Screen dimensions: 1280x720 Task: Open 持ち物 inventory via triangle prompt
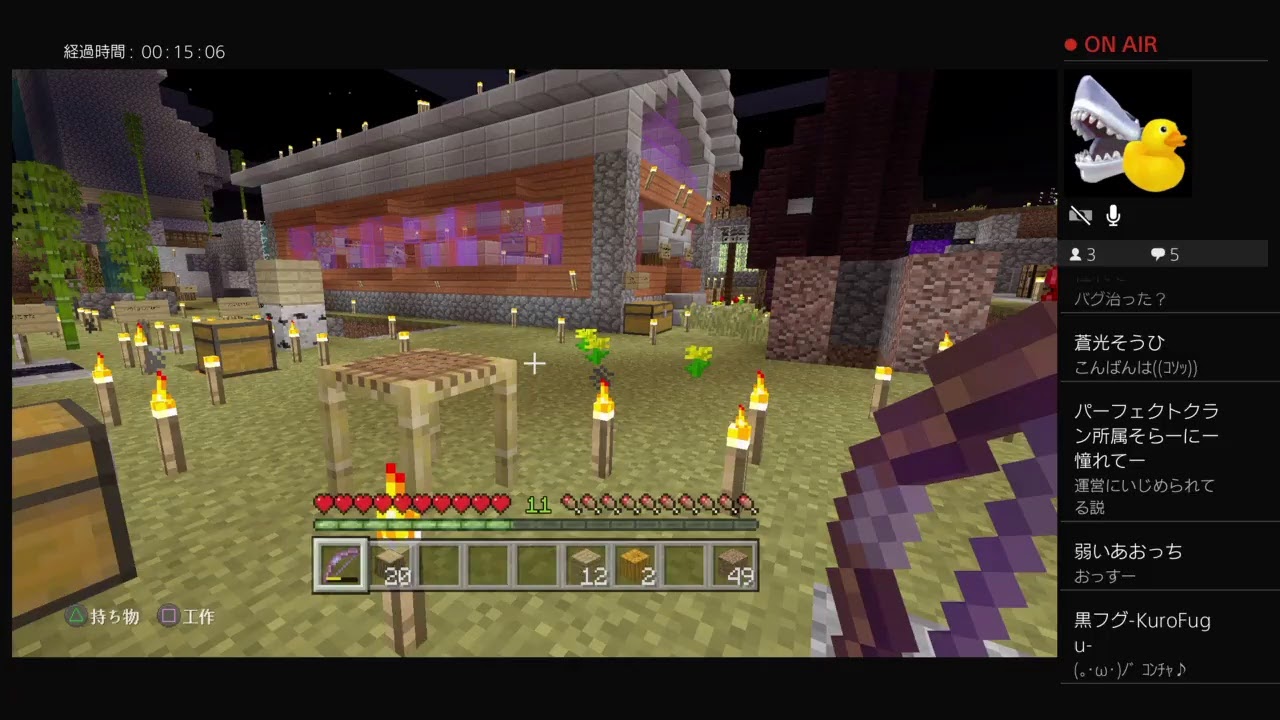pos(93,618)
